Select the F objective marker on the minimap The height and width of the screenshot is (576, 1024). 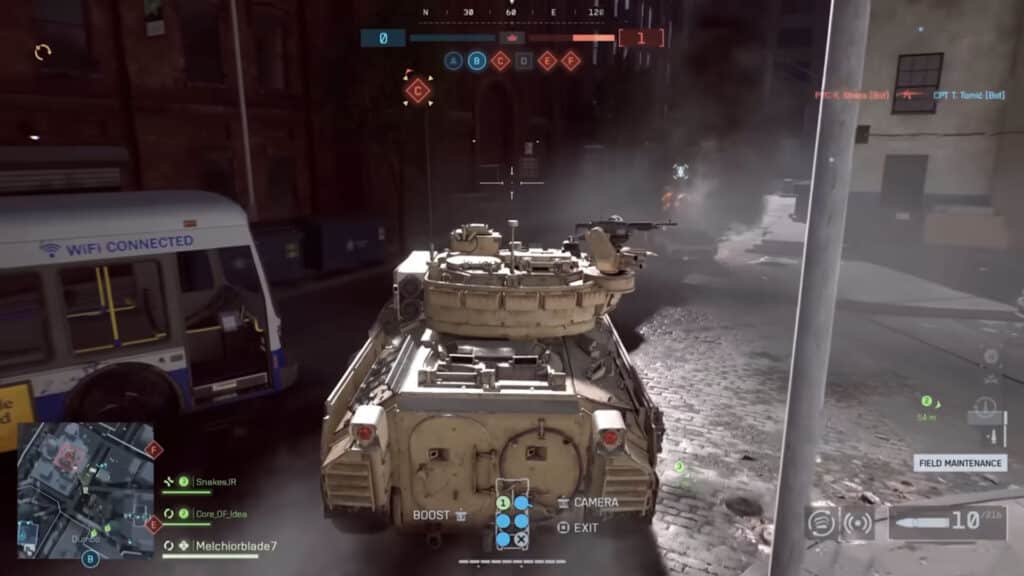(x=153, y=451)
